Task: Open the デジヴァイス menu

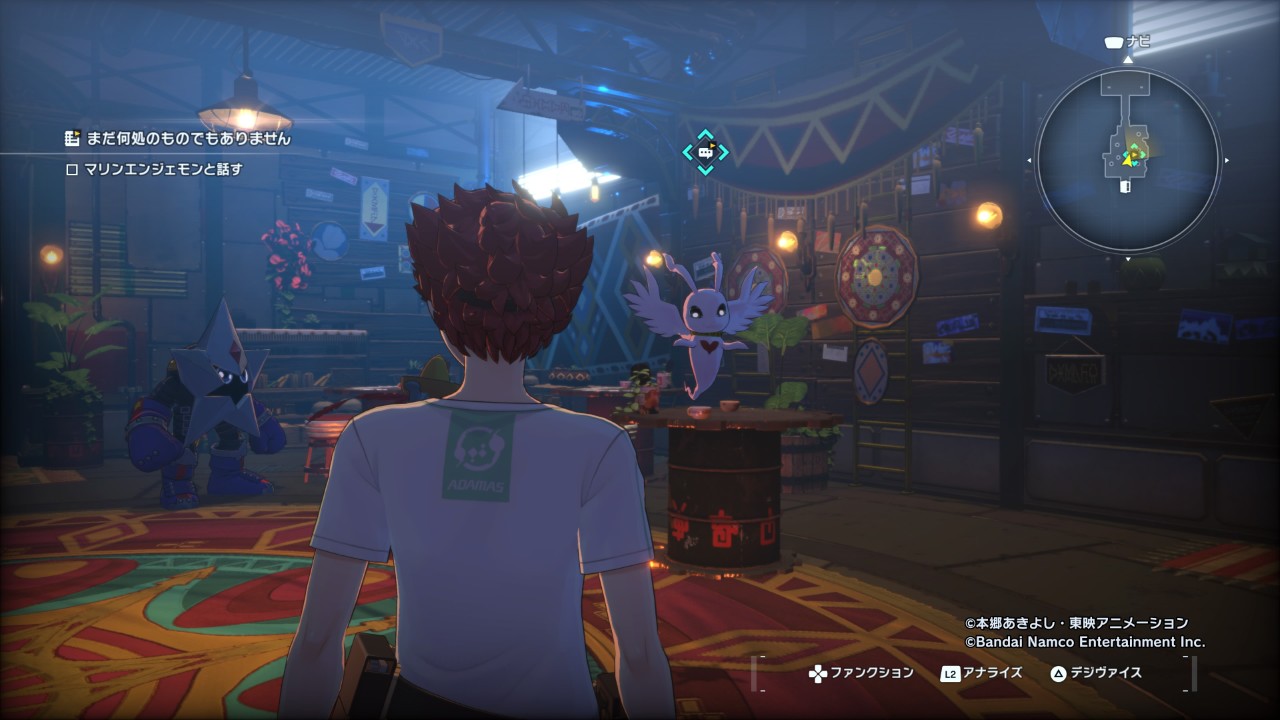Action: tap(1104, 673)
